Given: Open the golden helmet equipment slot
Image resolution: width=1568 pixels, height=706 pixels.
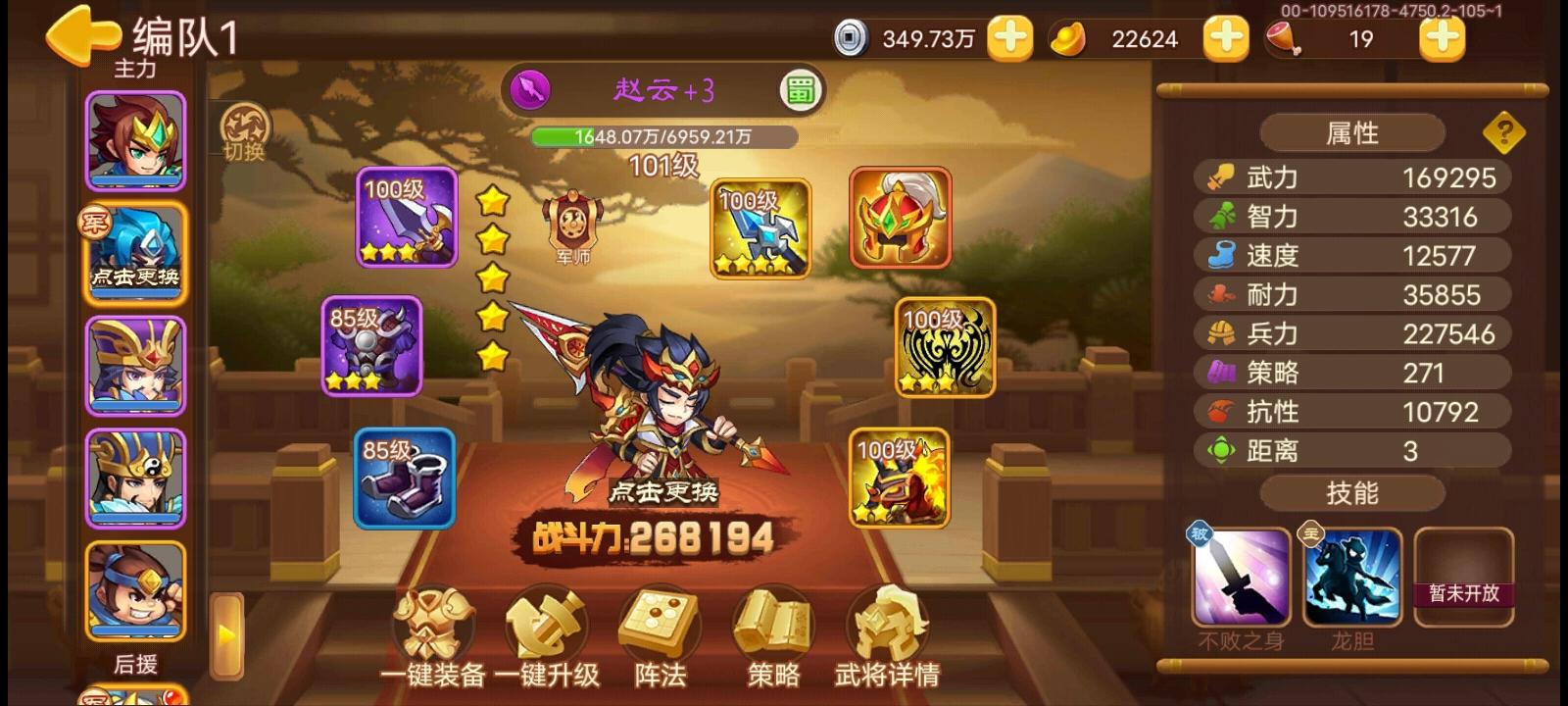Looking at the screenshot, I should pyautogui.click(x=897, y=219).
